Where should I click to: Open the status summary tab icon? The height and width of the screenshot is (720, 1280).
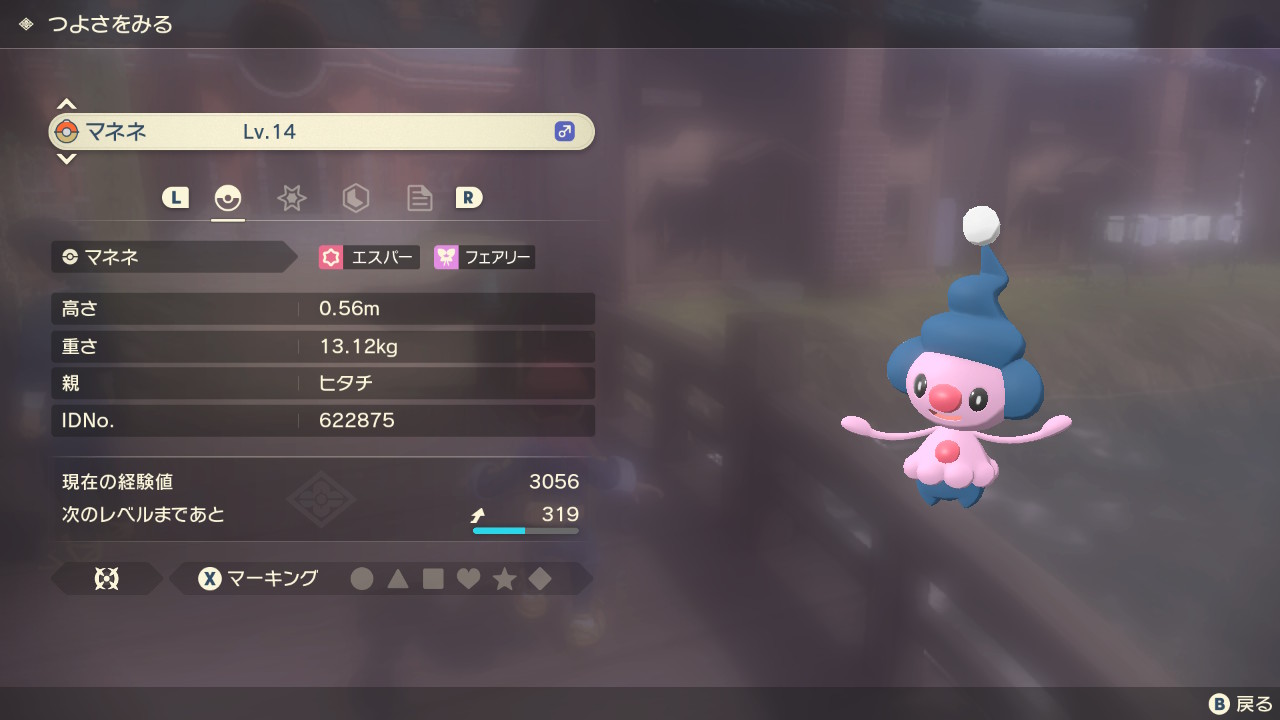click(227, 198)
